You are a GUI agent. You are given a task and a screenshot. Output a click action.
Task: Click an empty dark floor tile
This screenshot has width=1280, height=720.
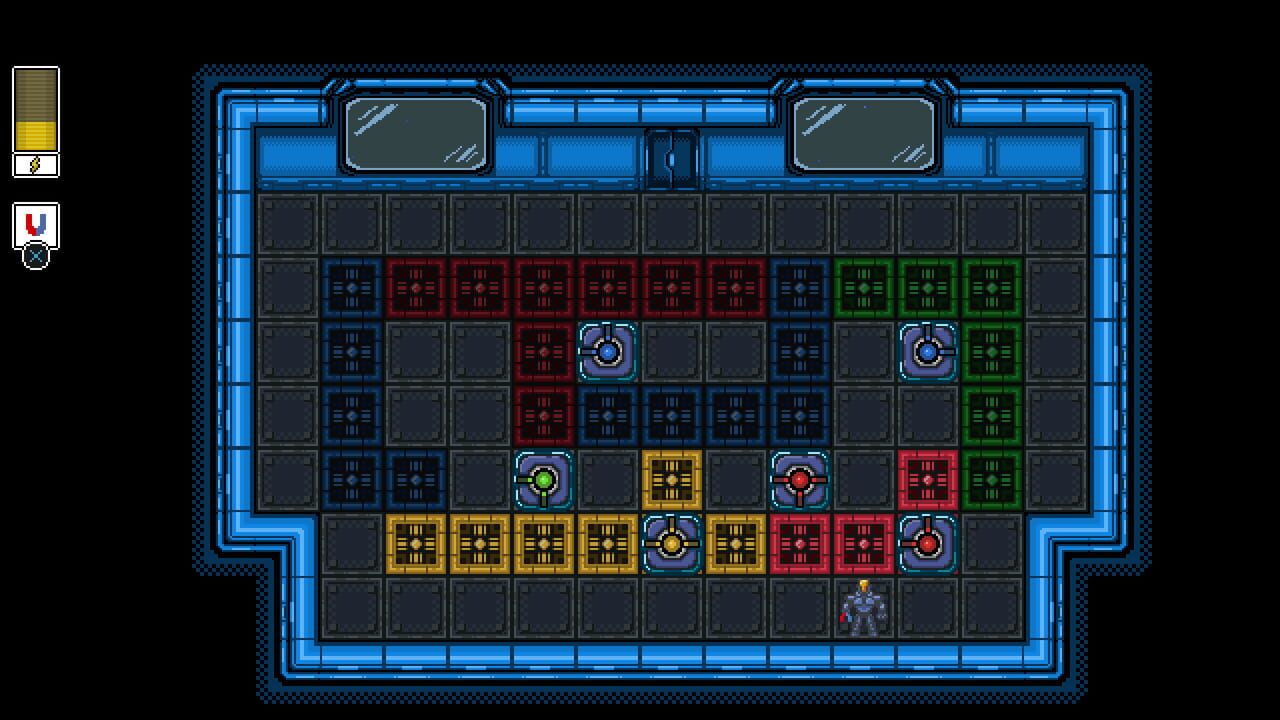pyautogui.click(x=350, y=608)
